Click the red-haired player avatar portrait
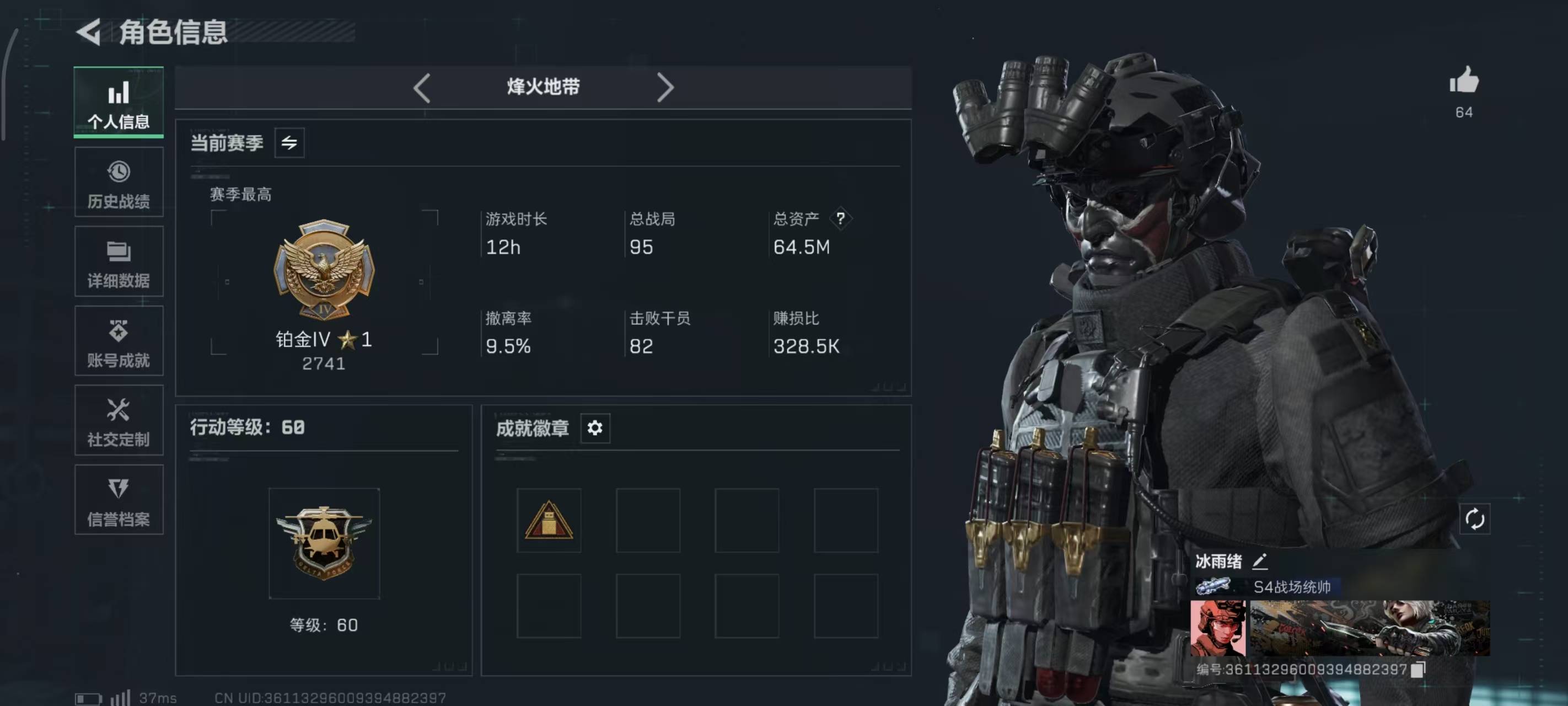The height and width of the screenshot is (706, 1568). tap(1218, 628)
